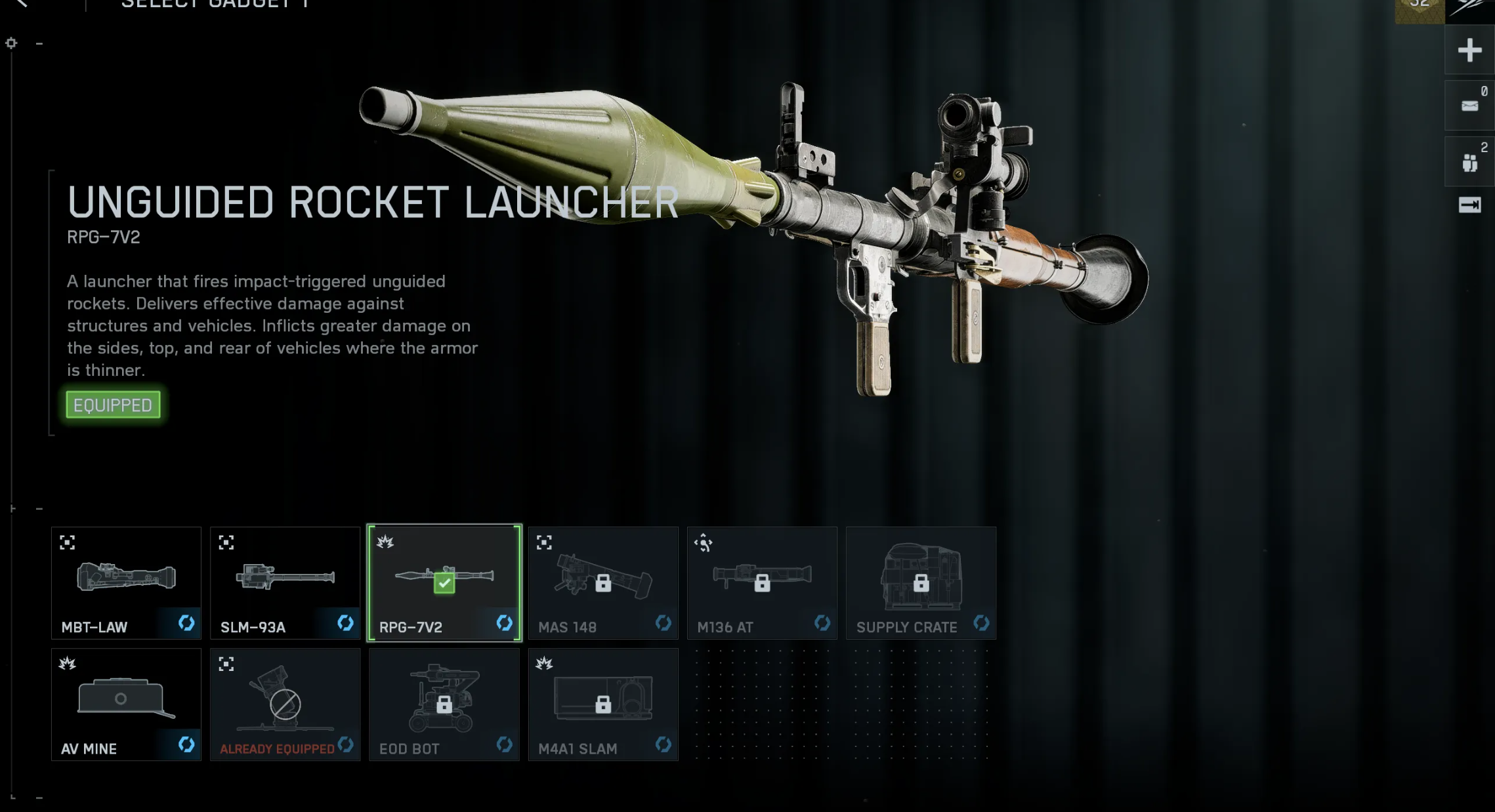This screenshot has width=1495, height=812.
Task: Open the squad members icon
Action: (x=1469, y=162)
